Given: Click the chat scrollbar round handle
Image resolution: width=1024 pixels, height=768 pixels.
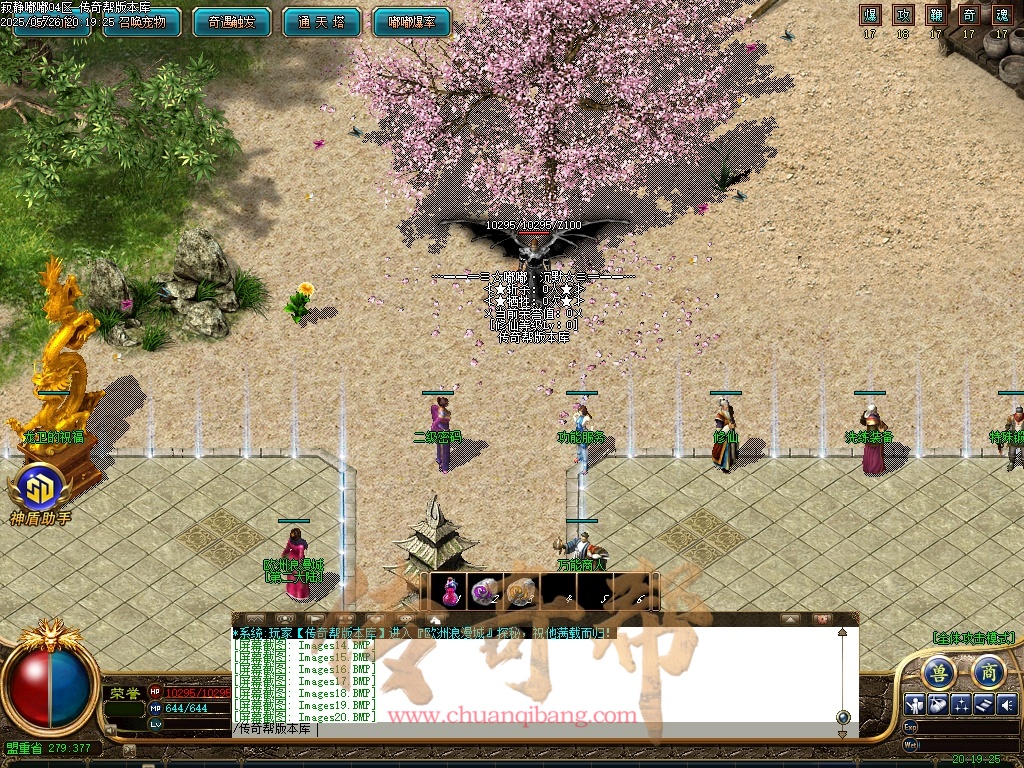Looking at the screenshot, I should click(843, 717).
